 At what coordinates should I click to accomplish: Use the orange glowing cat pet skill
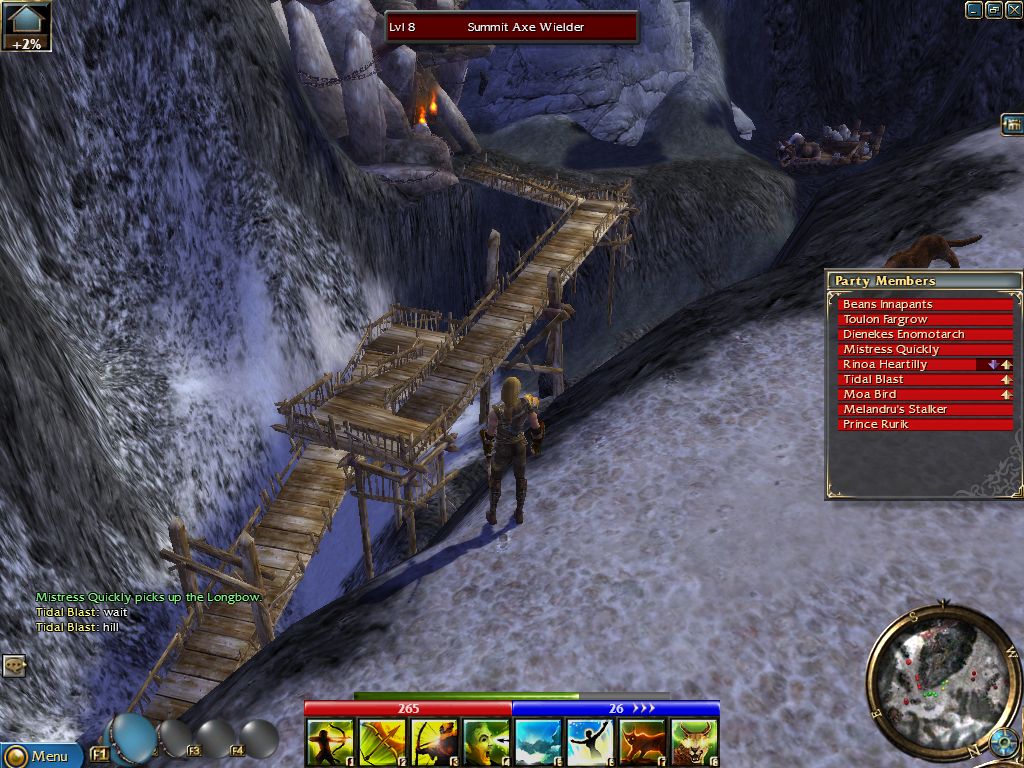pos(642,742)
